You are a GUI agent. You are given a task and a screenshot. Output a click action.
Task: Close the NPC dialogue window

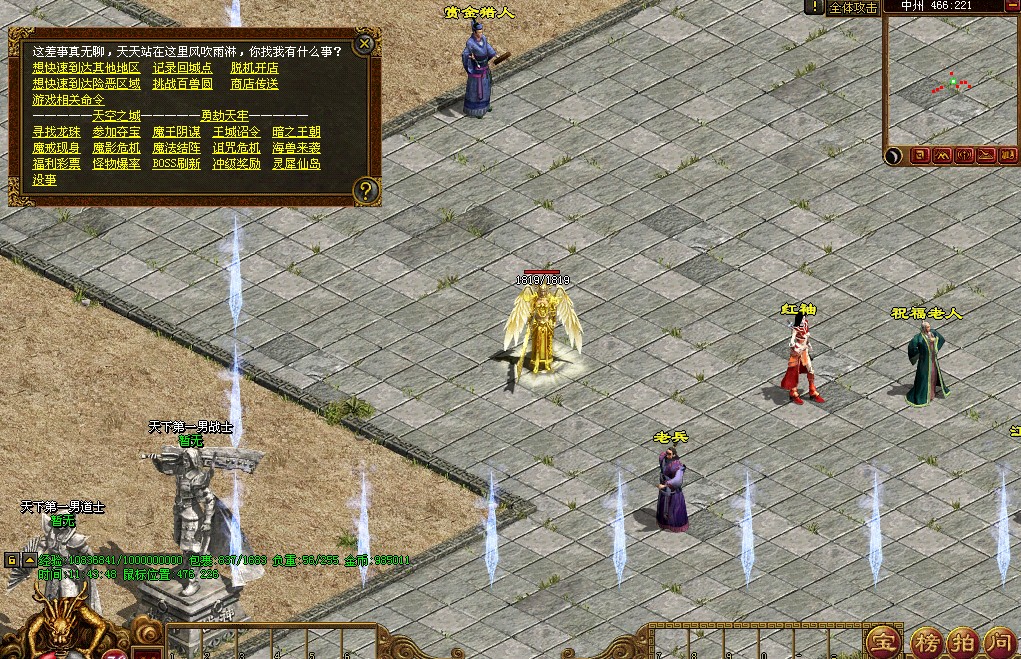pyautogui.click(x=365, y=43)
